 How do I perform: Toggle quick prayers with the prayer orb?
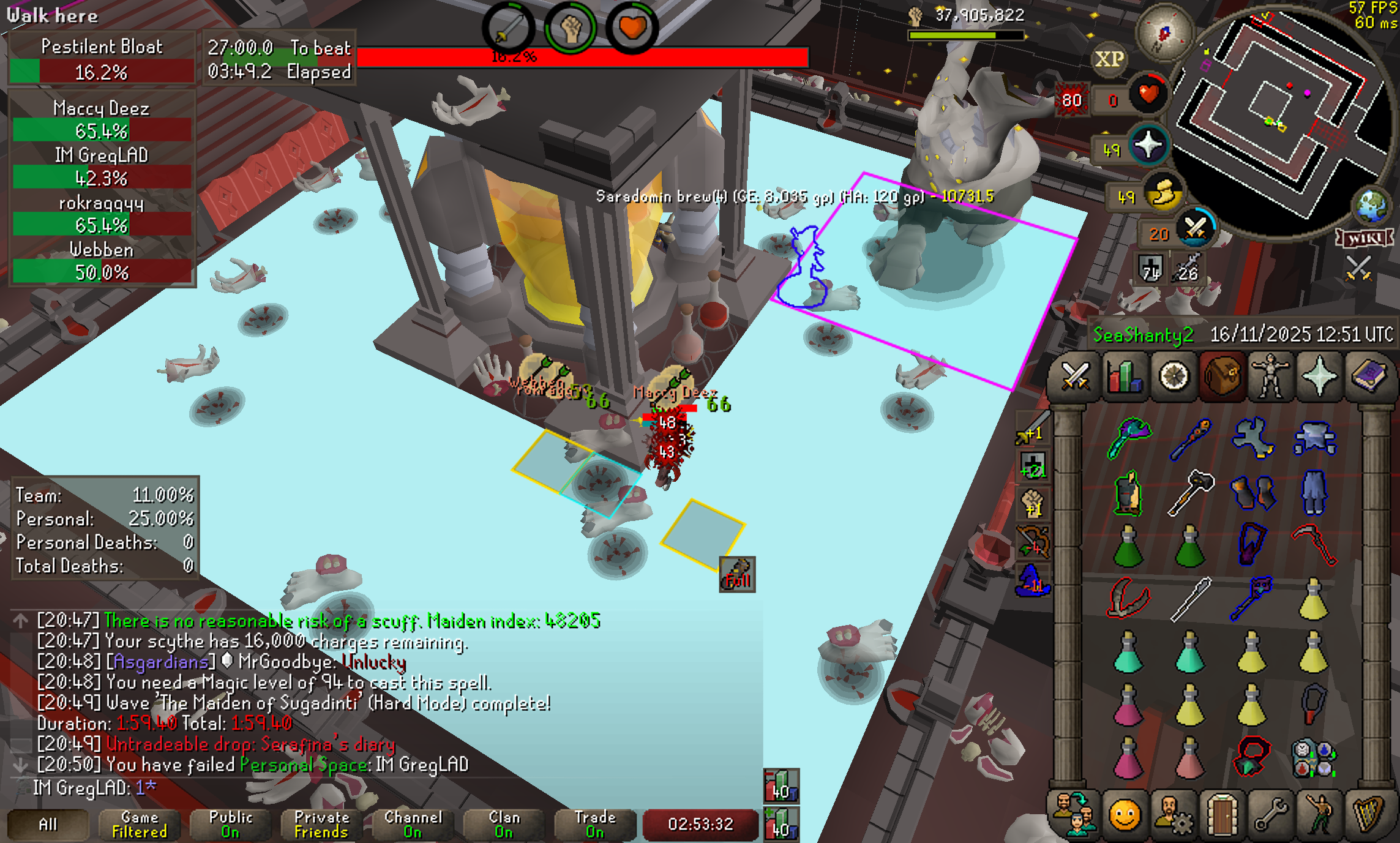click(x=1148, y=146)
